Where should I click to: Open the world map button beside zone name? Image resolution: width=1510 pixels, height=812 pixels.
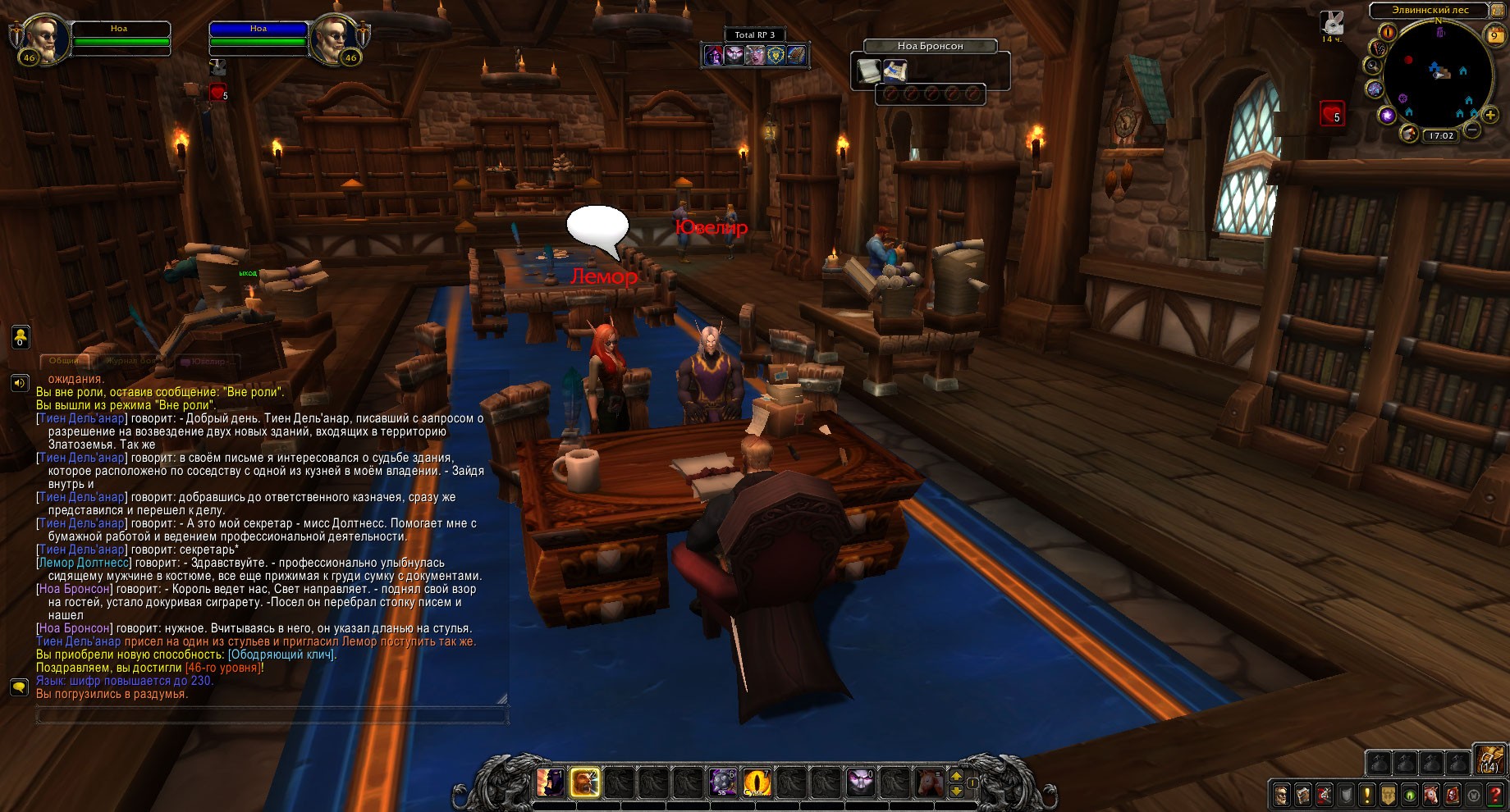pos(1499,11)
